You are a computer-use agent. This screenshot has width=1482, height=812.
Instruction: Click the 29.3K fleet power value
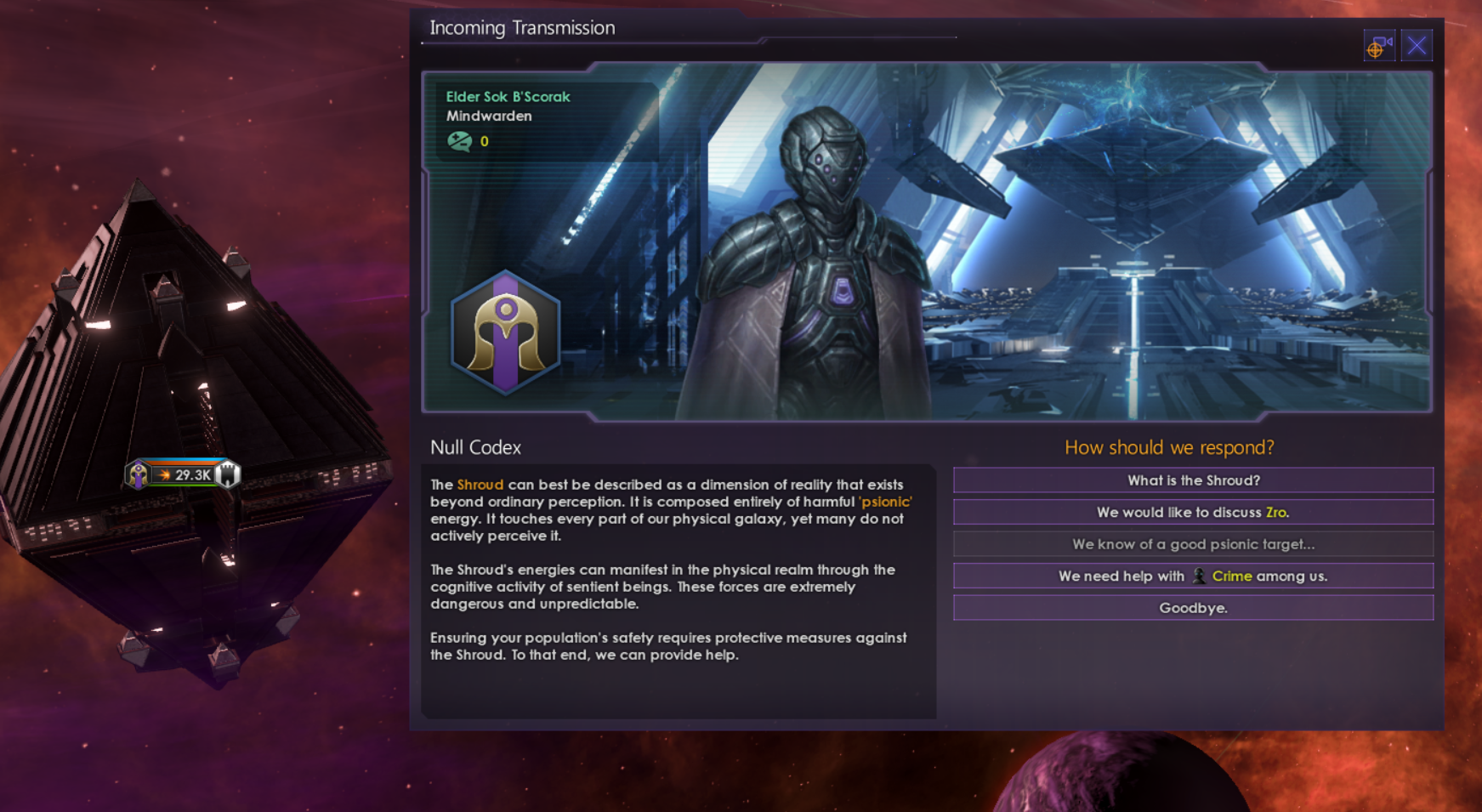coord(192,475)
